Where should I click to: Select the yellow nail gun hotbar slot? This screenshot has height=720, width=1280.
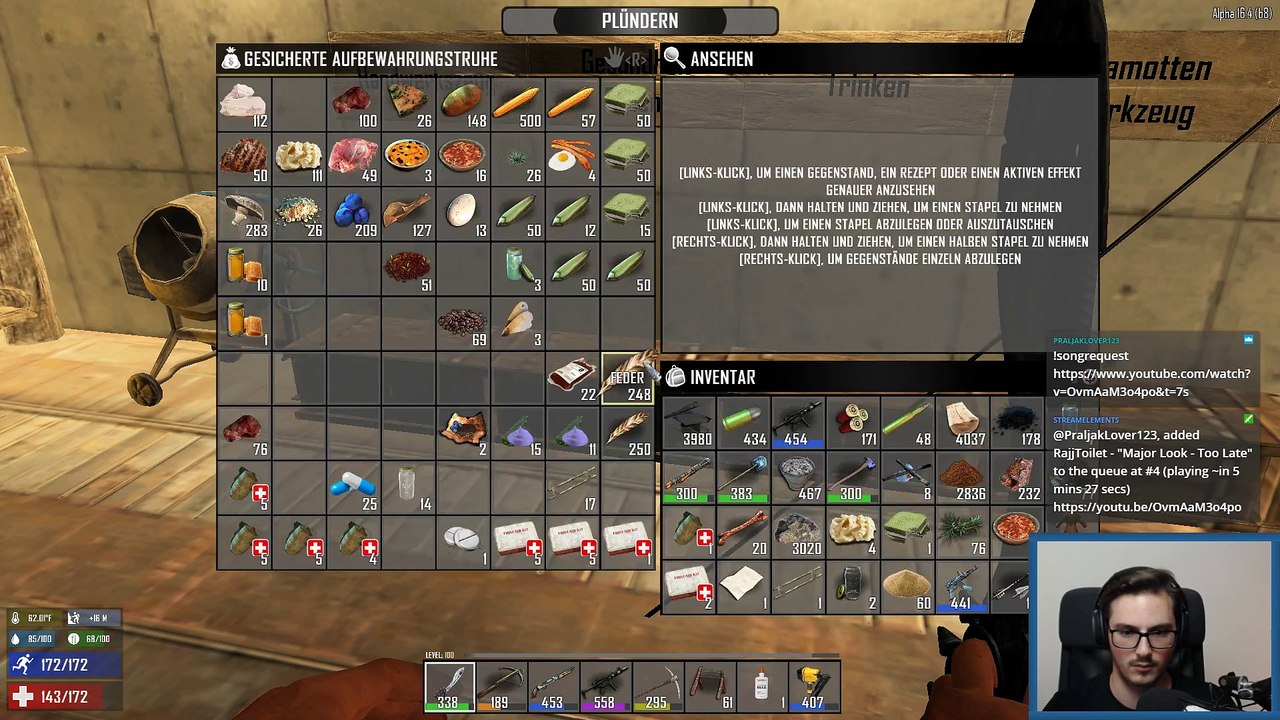pos(813,686)
